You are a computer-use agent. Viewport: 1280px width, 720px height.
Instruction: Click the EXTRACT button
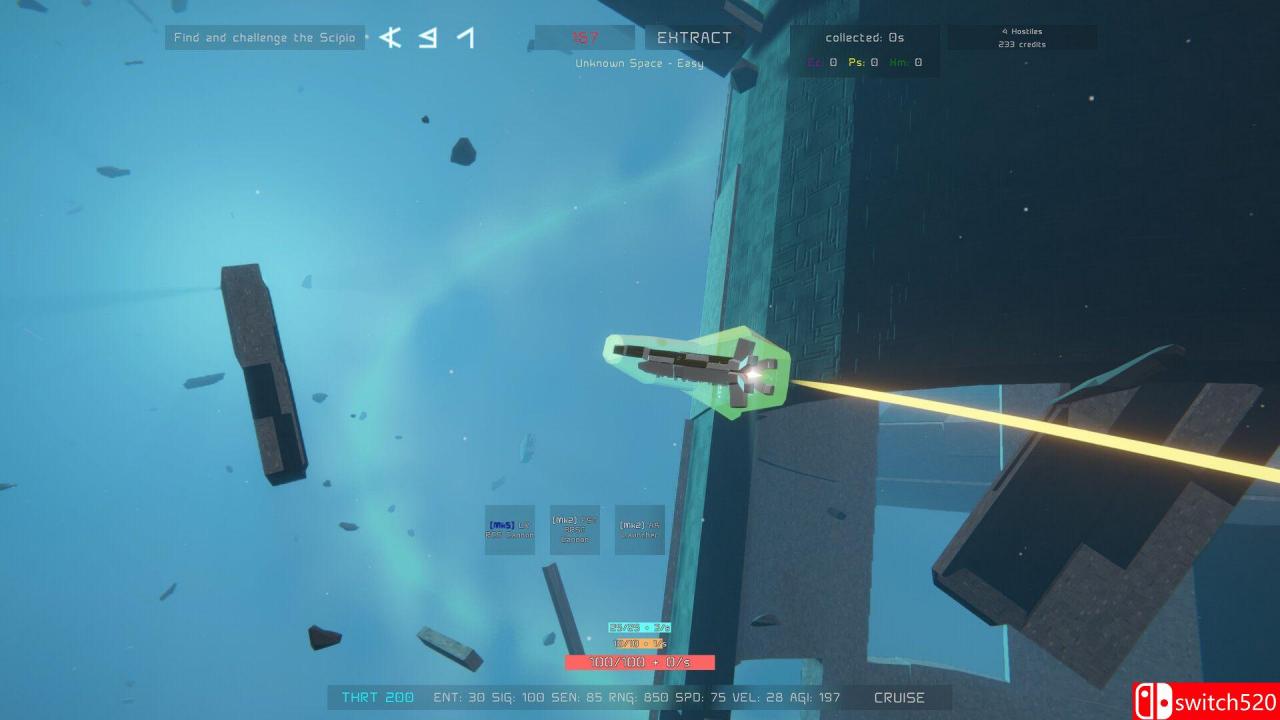point(694,38)
